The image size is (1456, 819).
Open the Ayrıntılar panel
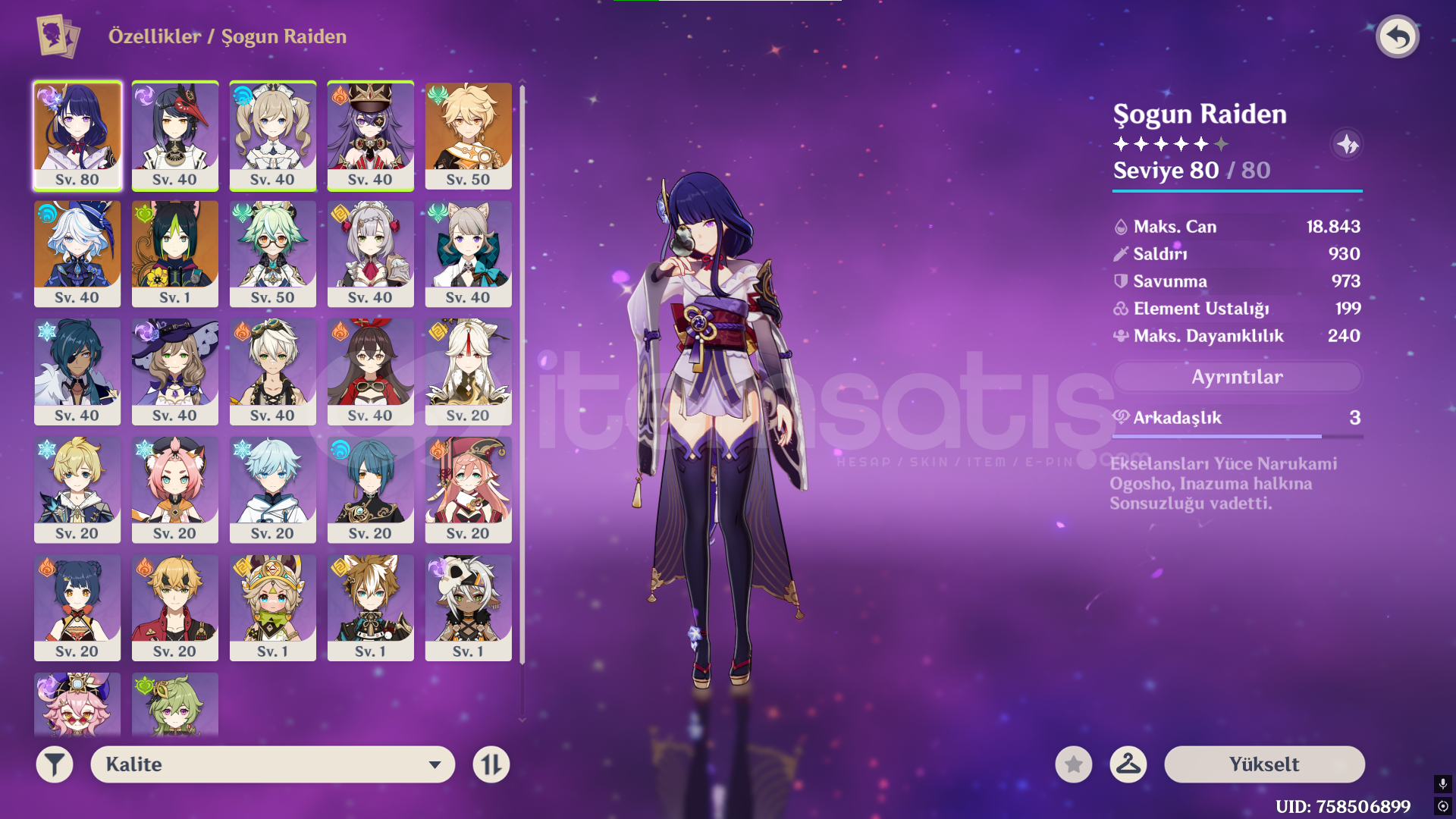click(1237, 377)
